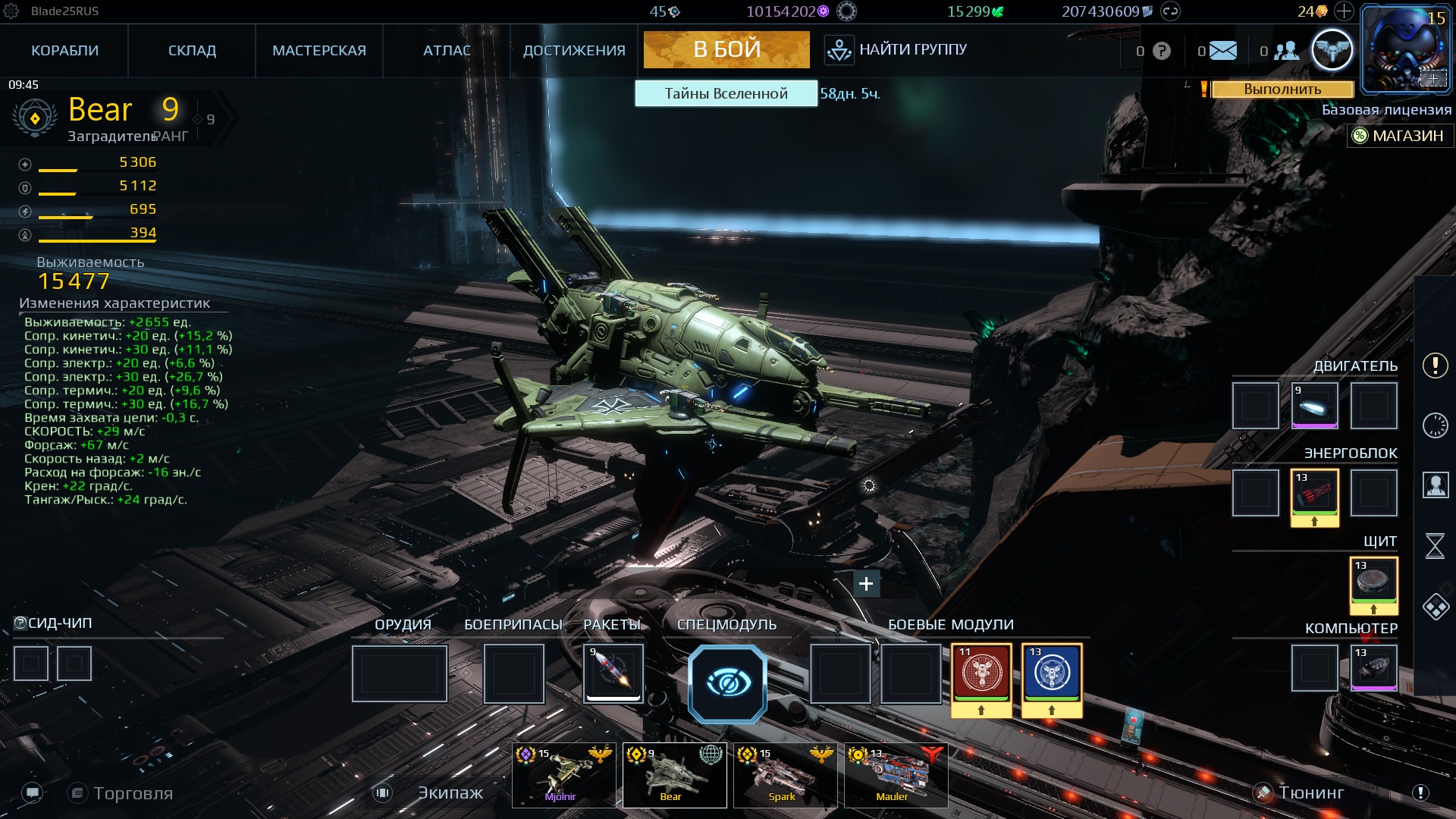Viewport: 1456px width, 819px height.
Task: Switch to the СКЛАД tab
Action: pyautogui.click(x=192, y=50)
